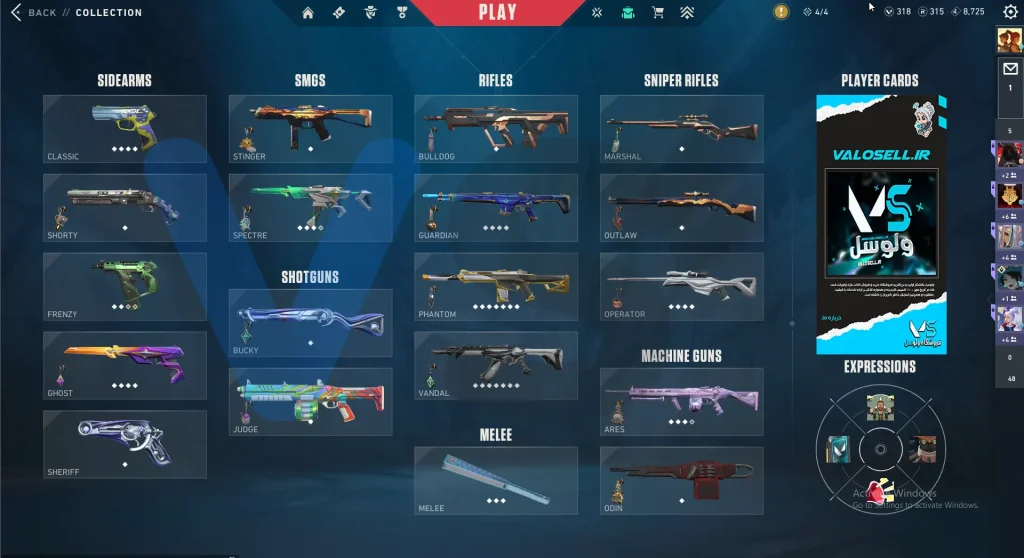1024x558 pixels.
Task: Open the mail envelope icon
Action: 1010,70
